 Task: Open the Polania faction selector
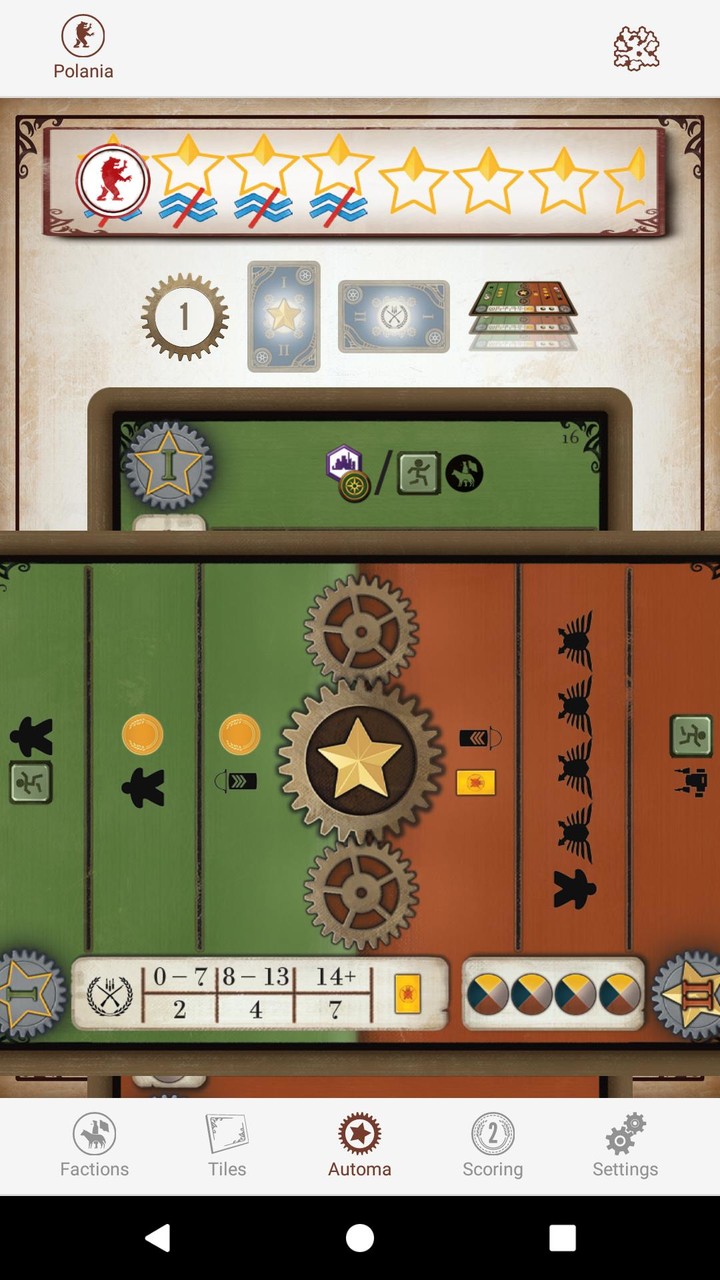(x=83, y=47)
